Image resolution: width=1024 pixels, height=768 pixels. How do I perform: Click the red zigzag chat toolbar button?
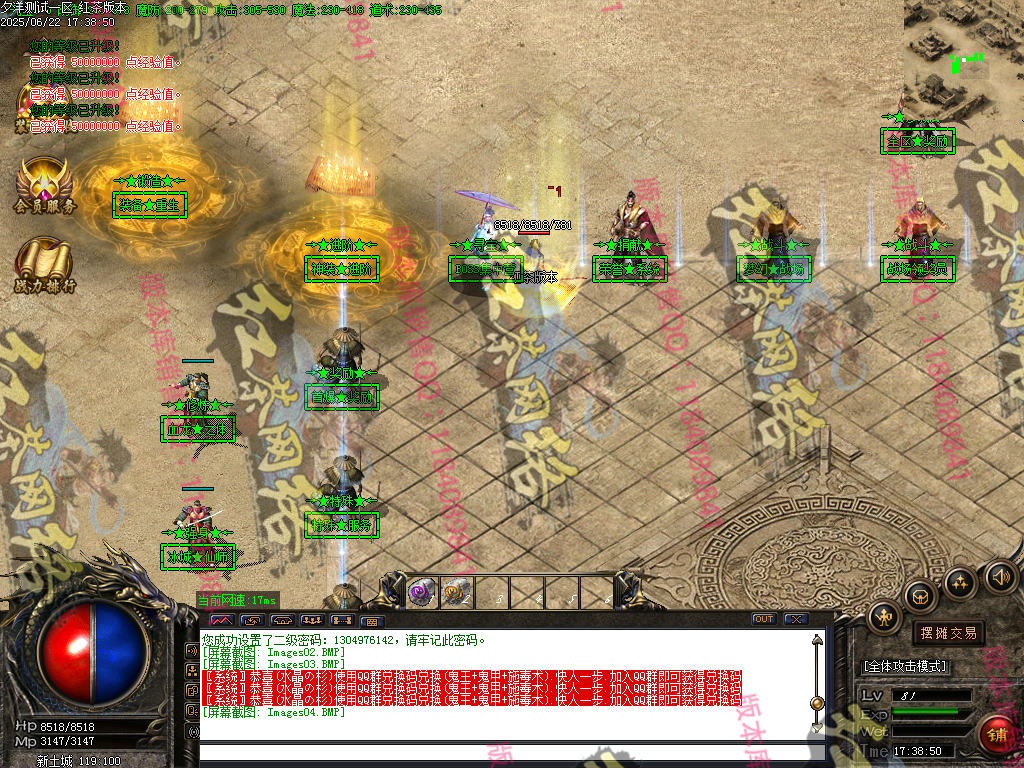(x=220, y=620)
